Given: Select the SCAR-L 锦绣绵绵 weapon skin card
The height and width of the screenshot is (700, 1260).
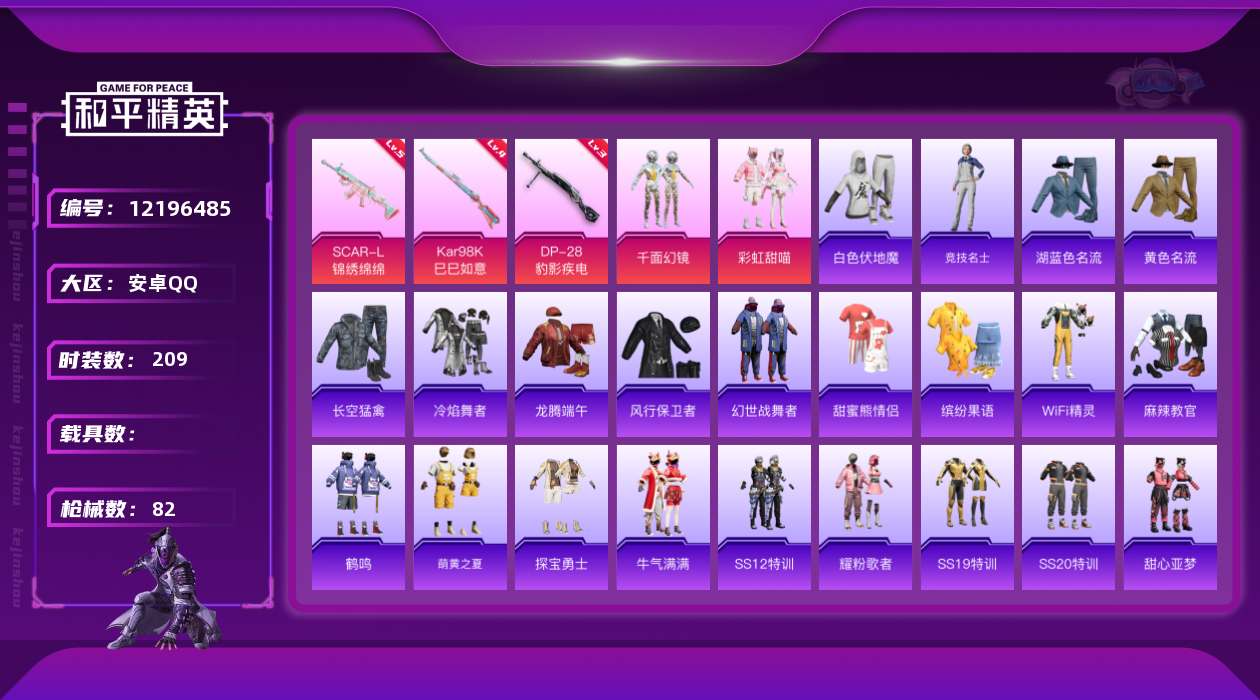Looking at the screenshot, I should 358,211.
